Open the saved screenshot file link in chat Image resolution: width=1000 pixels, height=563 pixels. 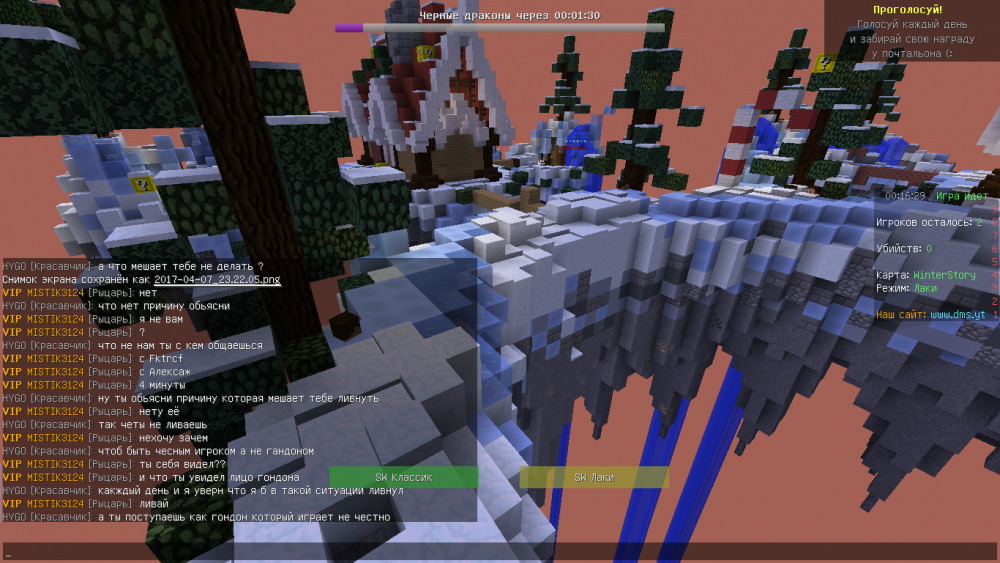(x=217, y=280)
